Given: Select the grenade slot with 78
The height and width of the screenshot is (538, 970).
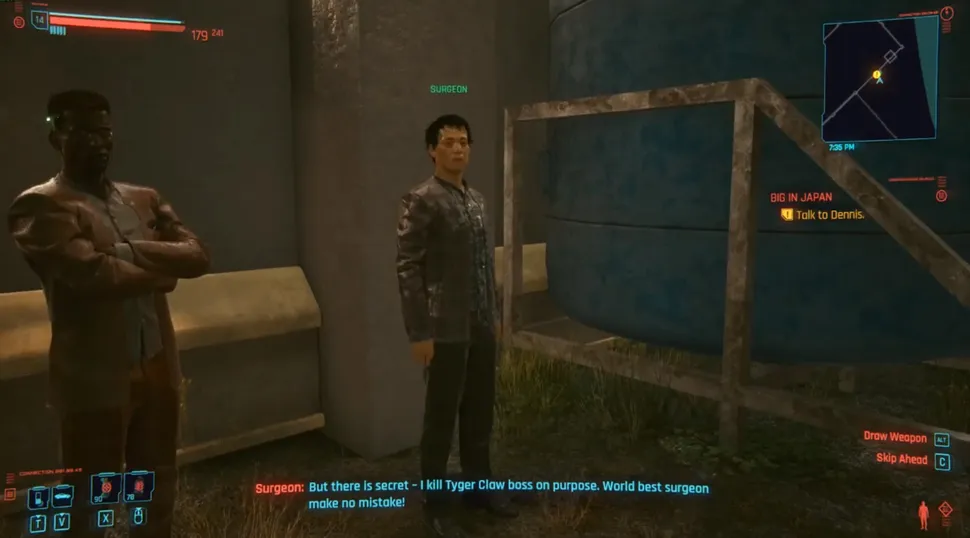Looking at the screenshot, I should point(138,490).
